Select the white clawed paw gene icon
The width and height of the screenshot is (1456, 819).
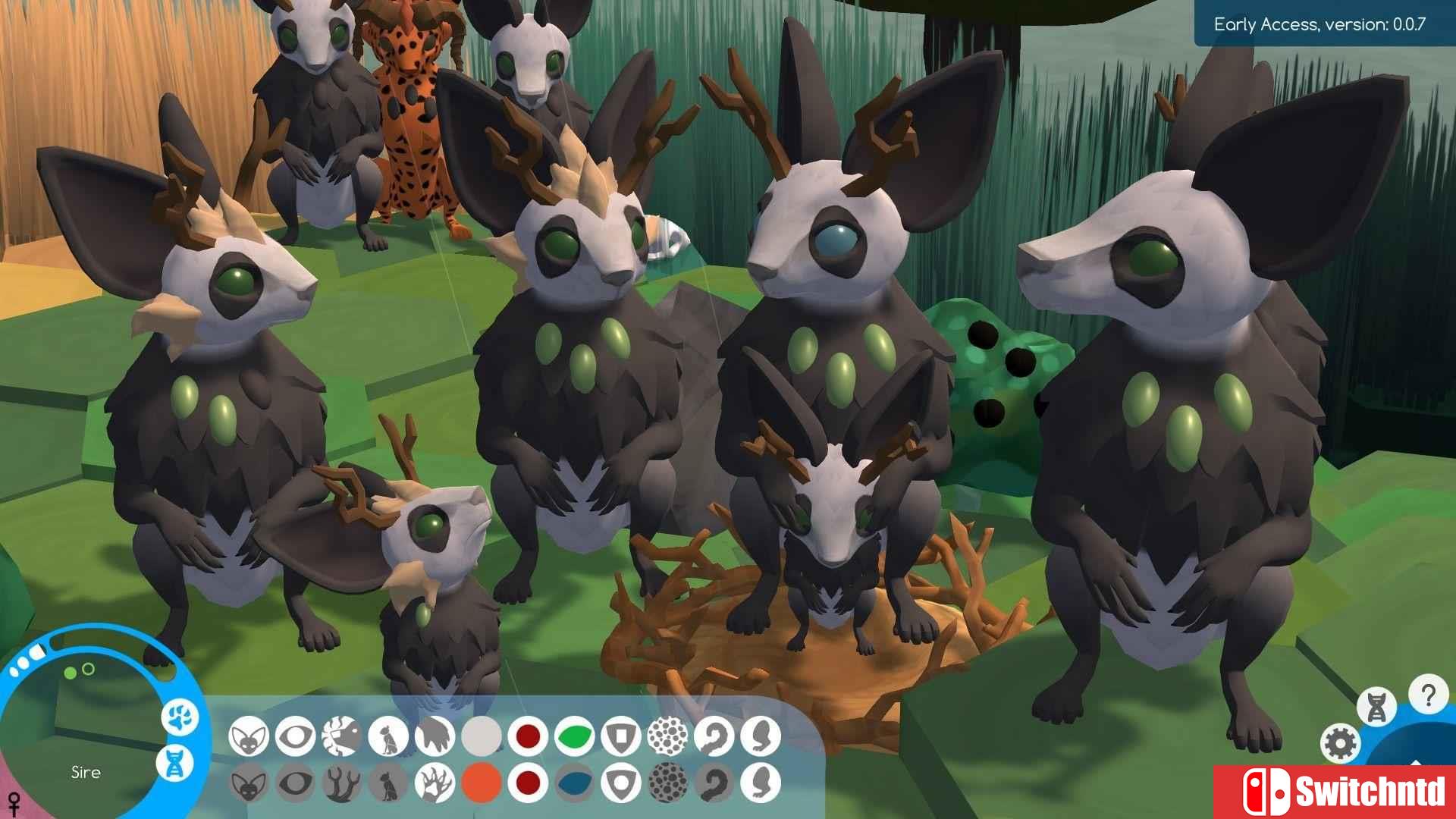click(435, 783)
